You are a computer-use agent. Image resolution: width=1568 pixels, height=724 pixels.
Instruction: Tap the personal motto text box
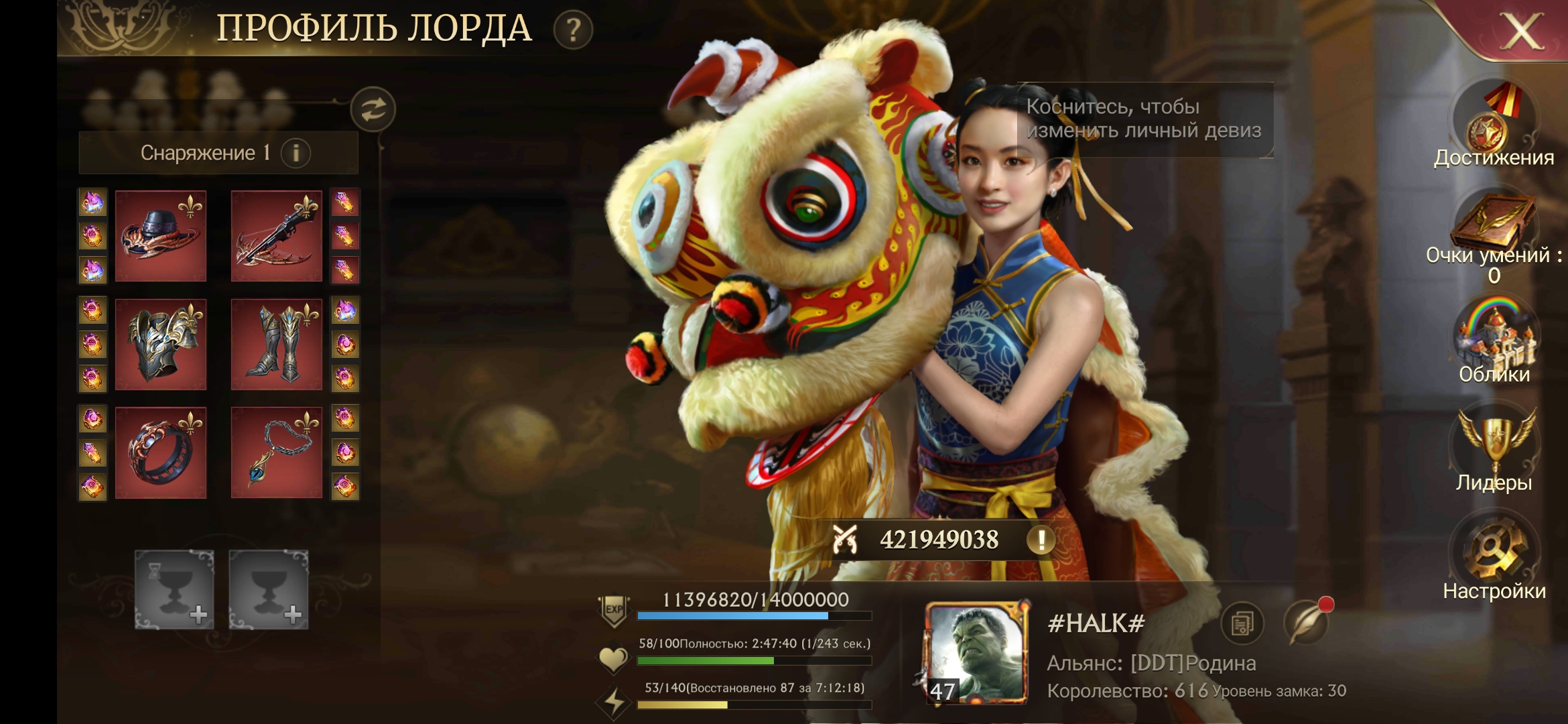pos(1145,119)
